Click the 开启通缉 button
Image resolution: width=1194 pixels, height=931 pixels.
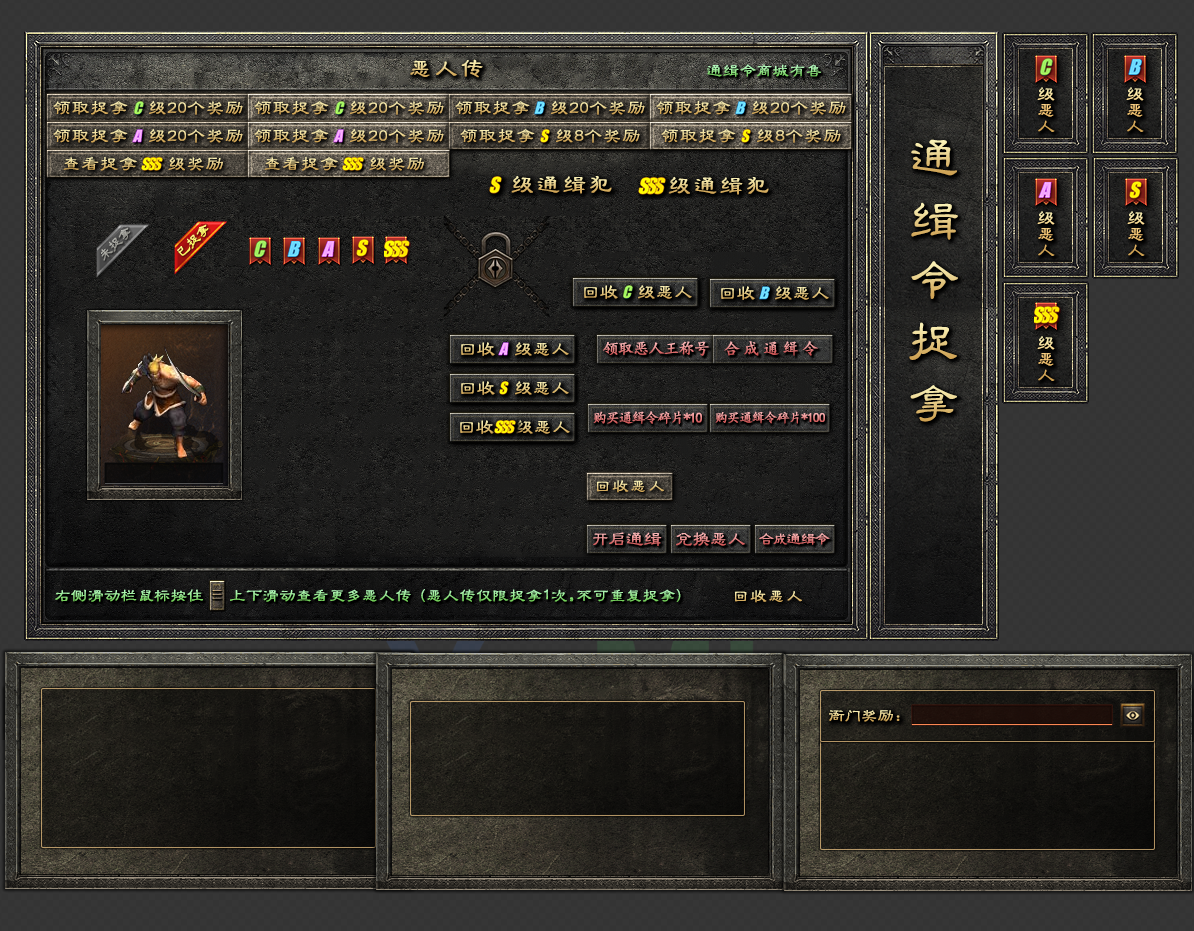click(627, 539)
